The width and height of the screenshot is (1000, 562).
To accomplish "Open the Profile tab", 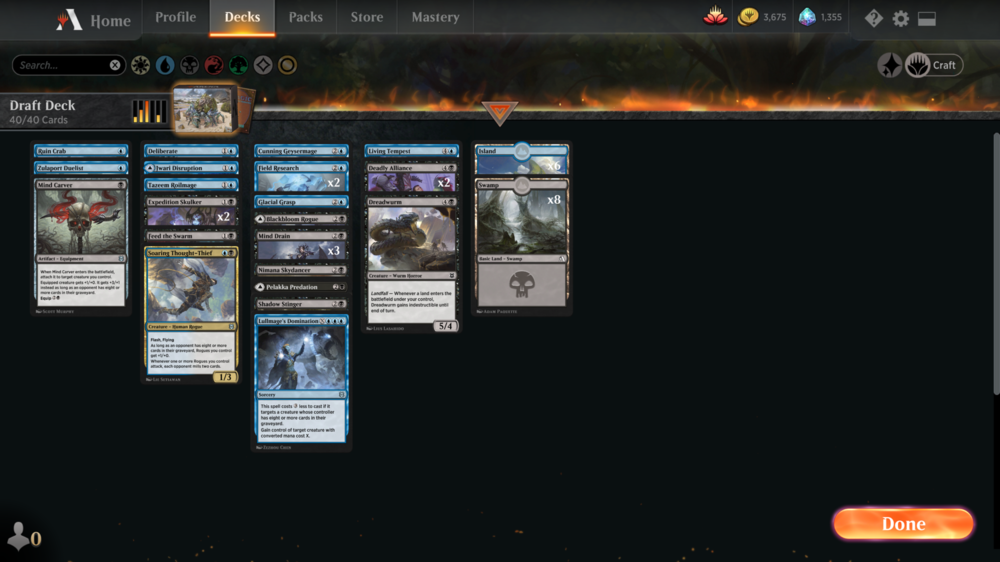I will 175,17.
